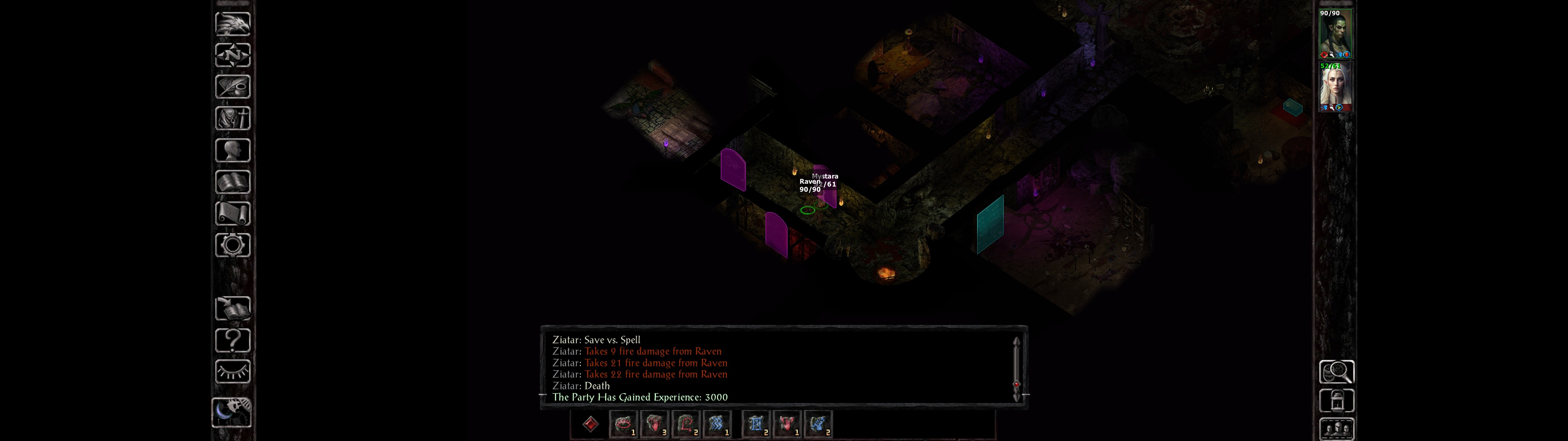Open the journal quill button

pos(232,86)
